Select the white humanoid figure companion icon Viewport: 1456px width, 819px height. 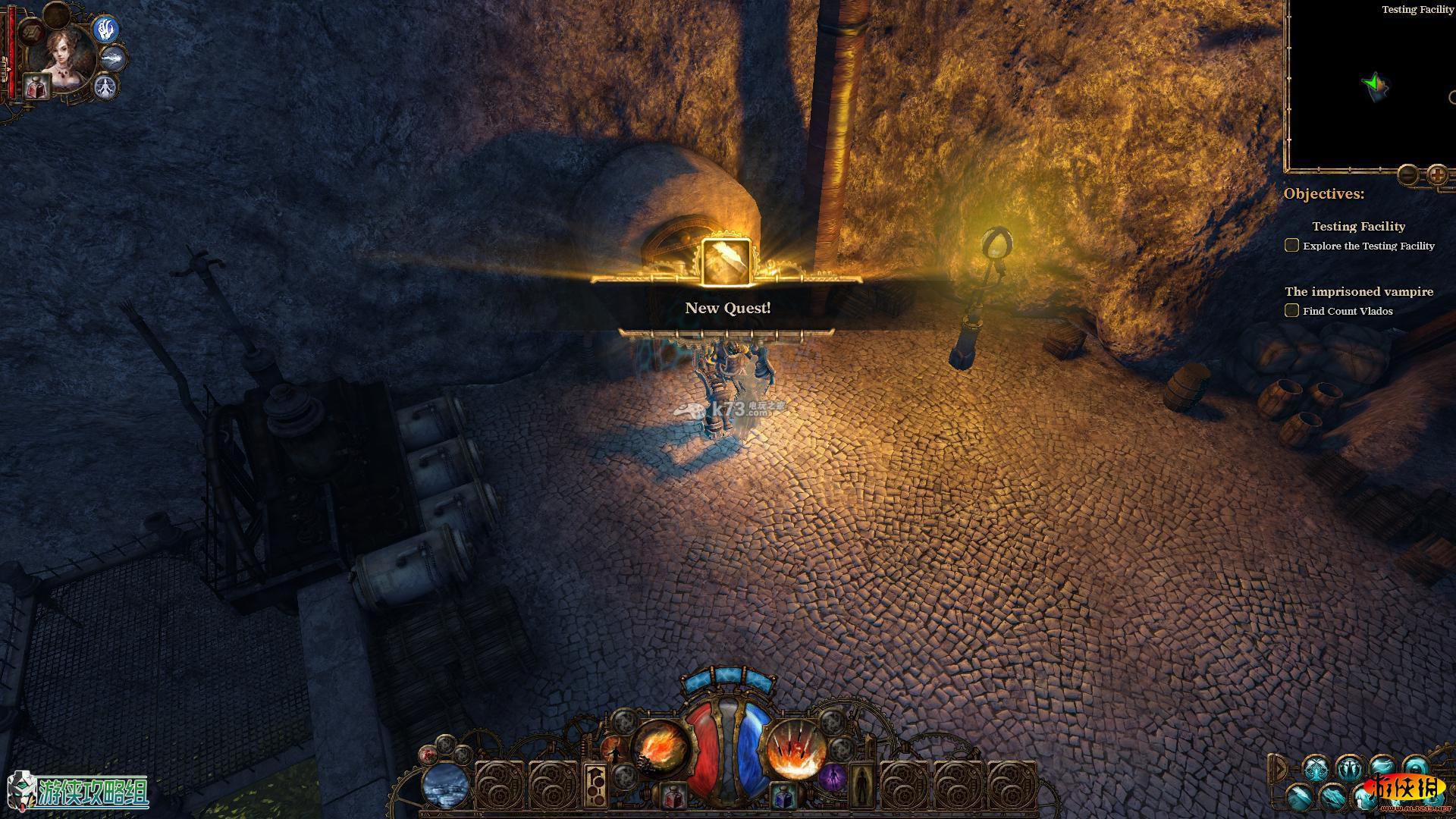tap(105, 87)
